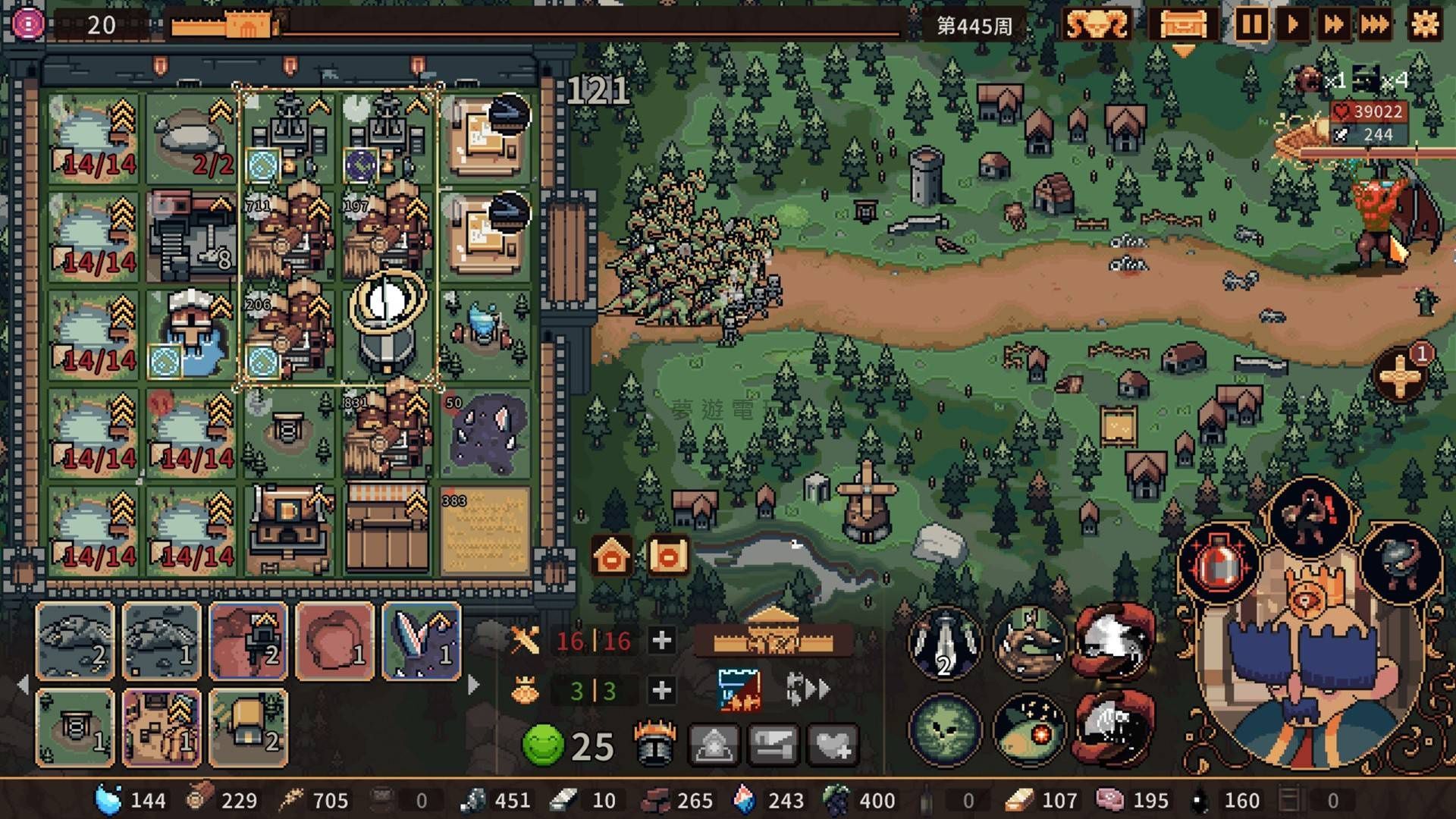Select the blue crystal building card
1456x819 pixels.
(x=422, y=642)
